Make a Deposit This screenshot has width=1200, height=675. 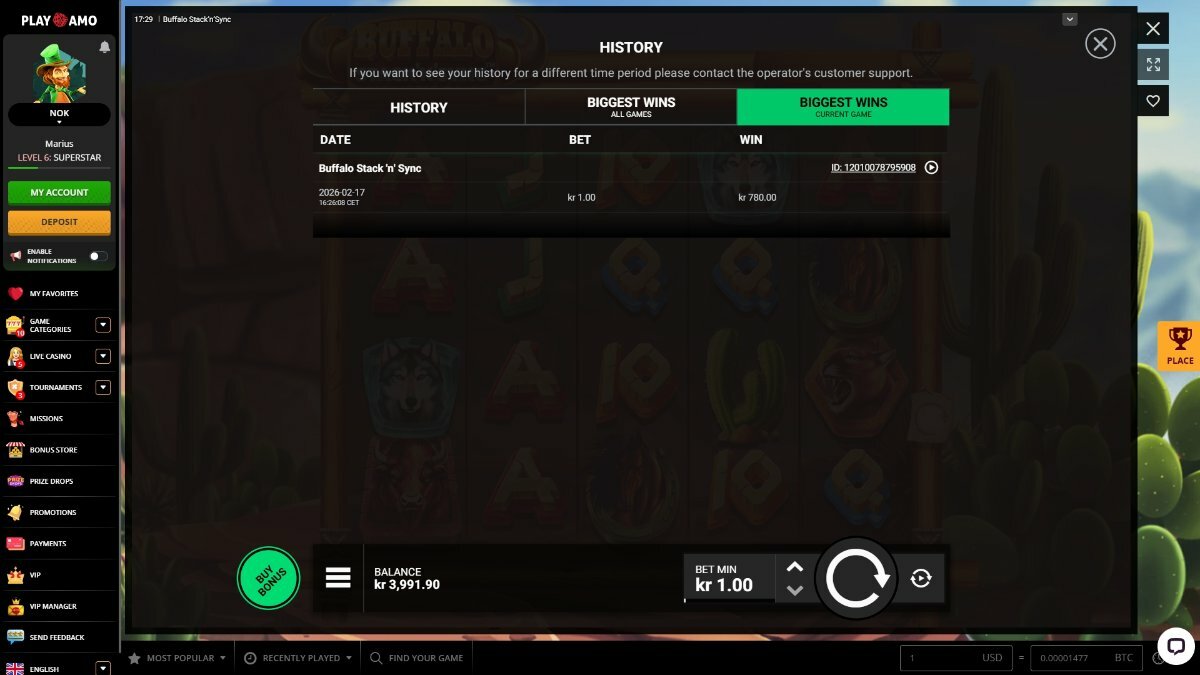pyautogui.click(x=59, y=222)
